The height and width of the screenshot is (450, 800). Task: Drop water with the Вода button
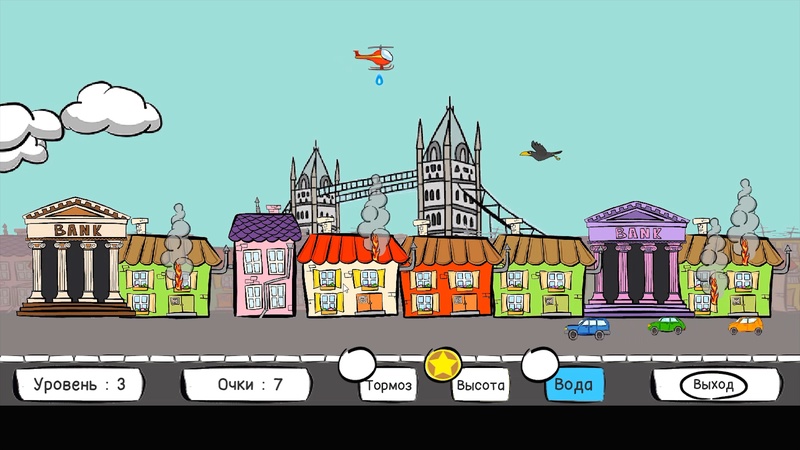574,385
